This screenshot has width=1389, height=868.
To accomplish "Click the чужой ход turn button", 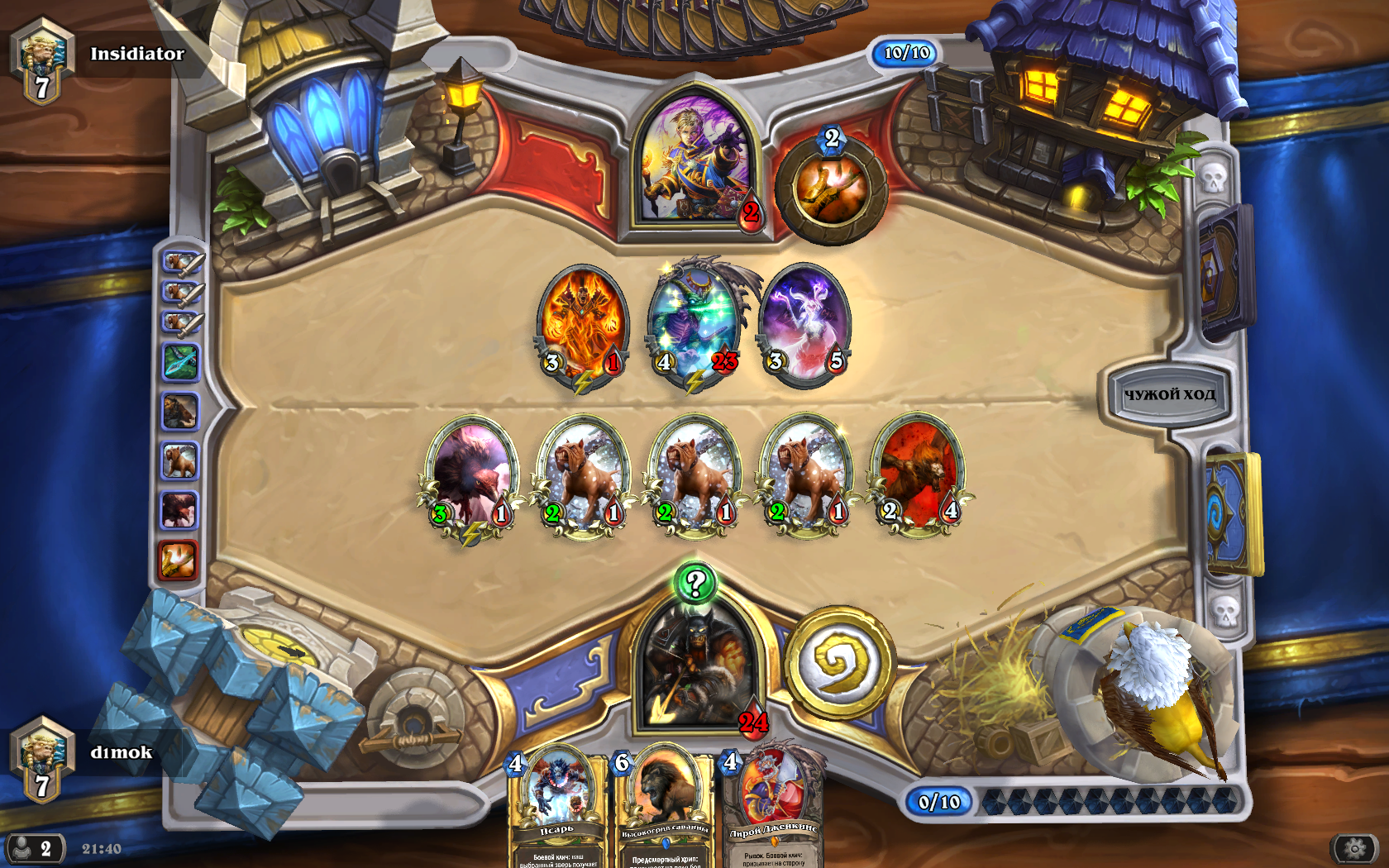I will point(1168,394).
